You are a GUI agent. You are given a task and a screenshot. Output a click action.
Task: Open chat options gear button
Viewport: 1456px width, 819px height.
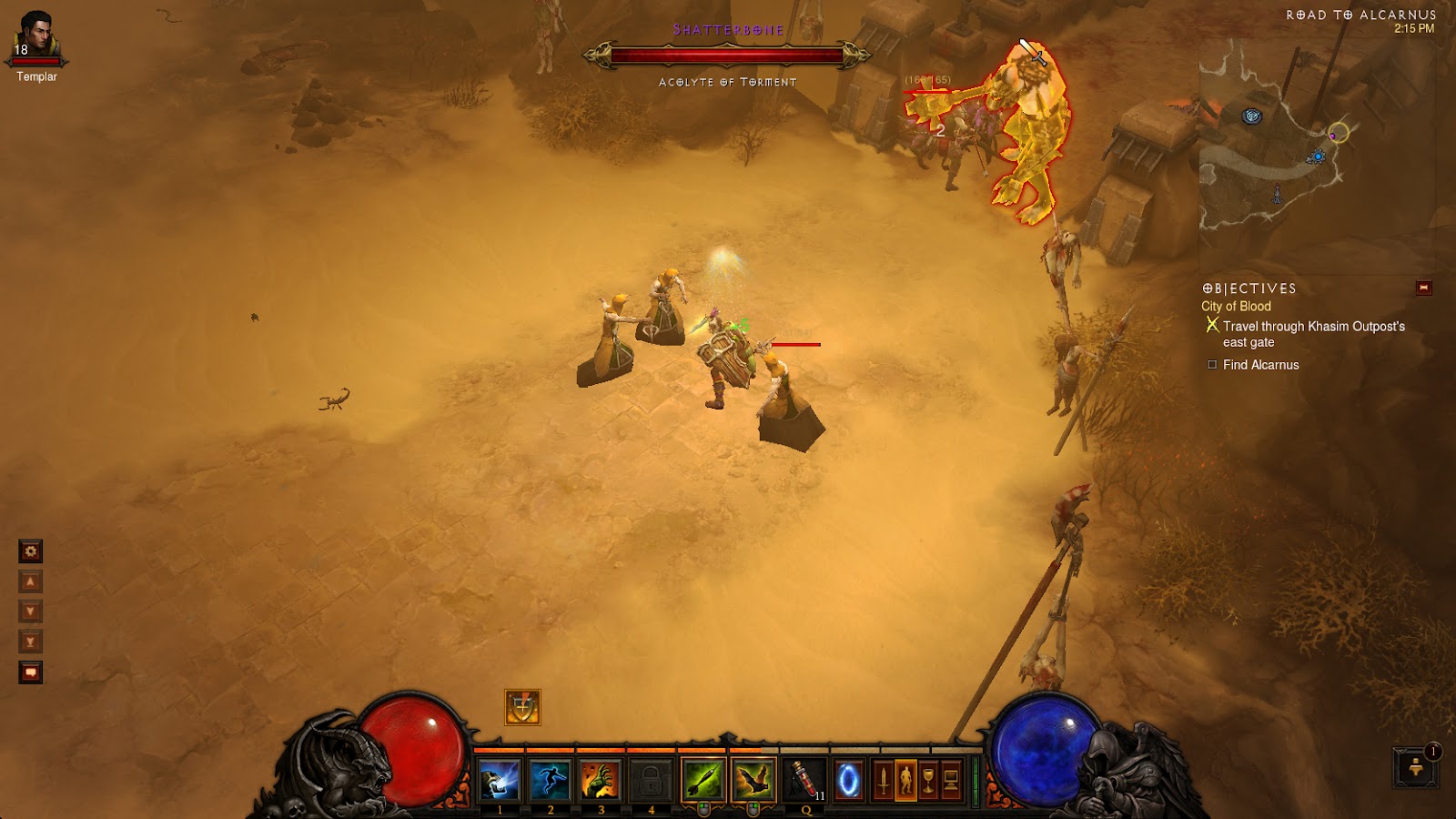coord(31,551)
